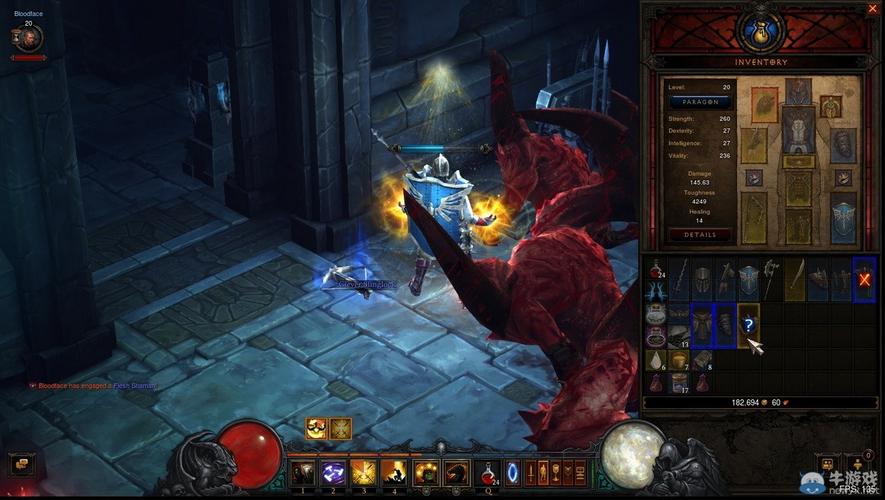Select the equipped shoulders slot
Image resolution: width=885 pixels, height=500 pixels.
[764, 105]
